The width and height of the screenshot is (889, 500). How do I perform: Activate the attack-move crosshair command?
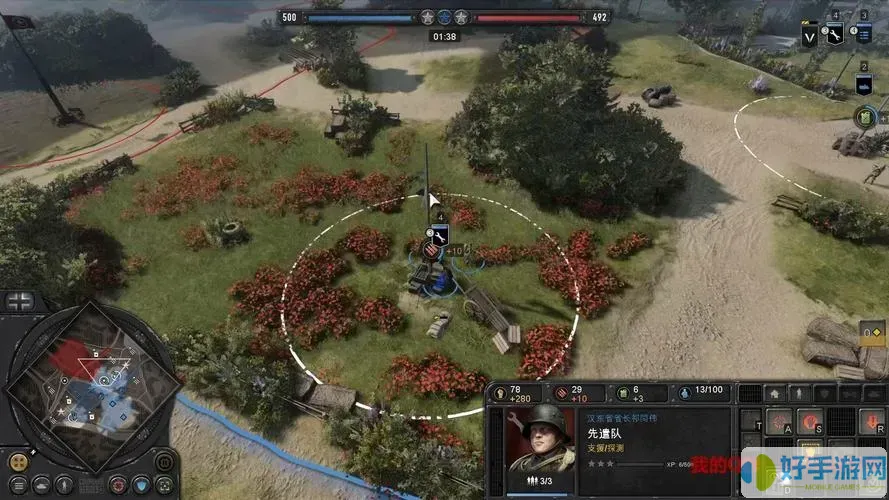point(778,423)
